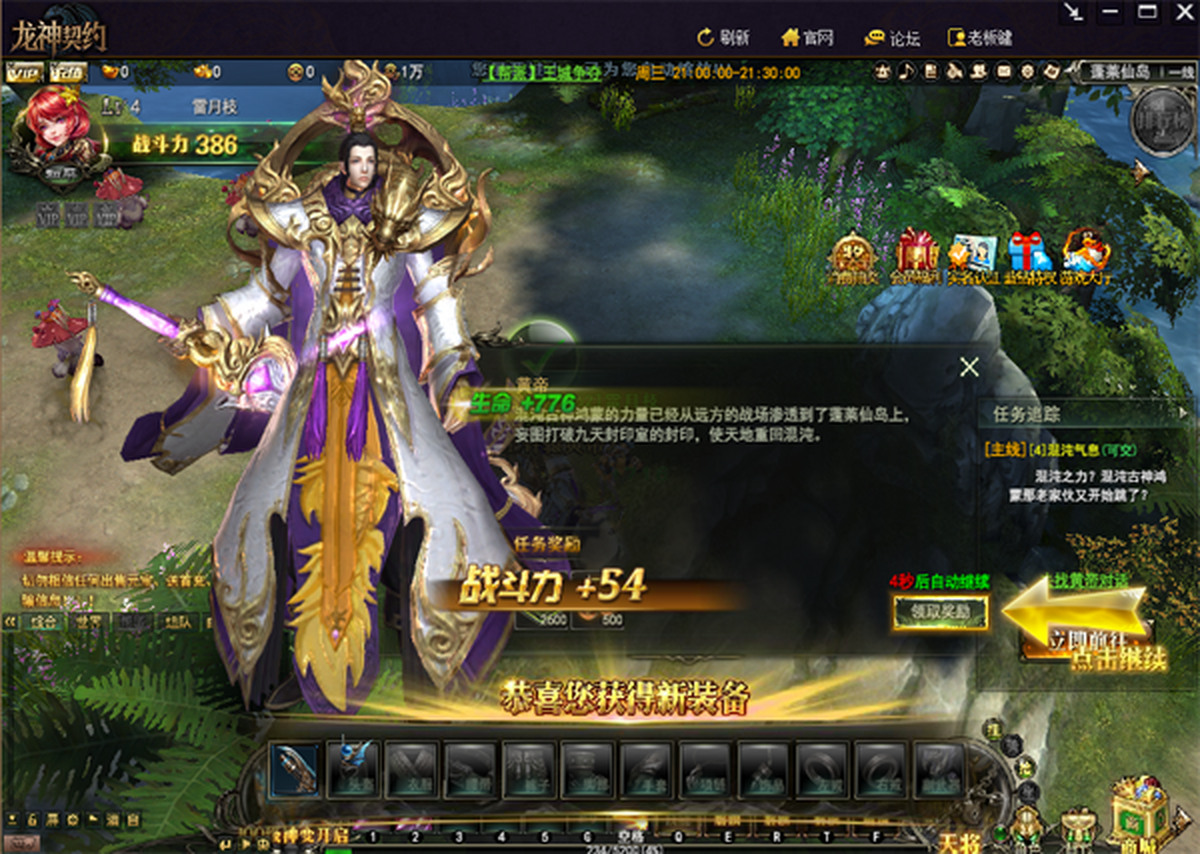Select the first equipped weapon slot
This screenshot has height=854, width=1200.
(295, 768)
